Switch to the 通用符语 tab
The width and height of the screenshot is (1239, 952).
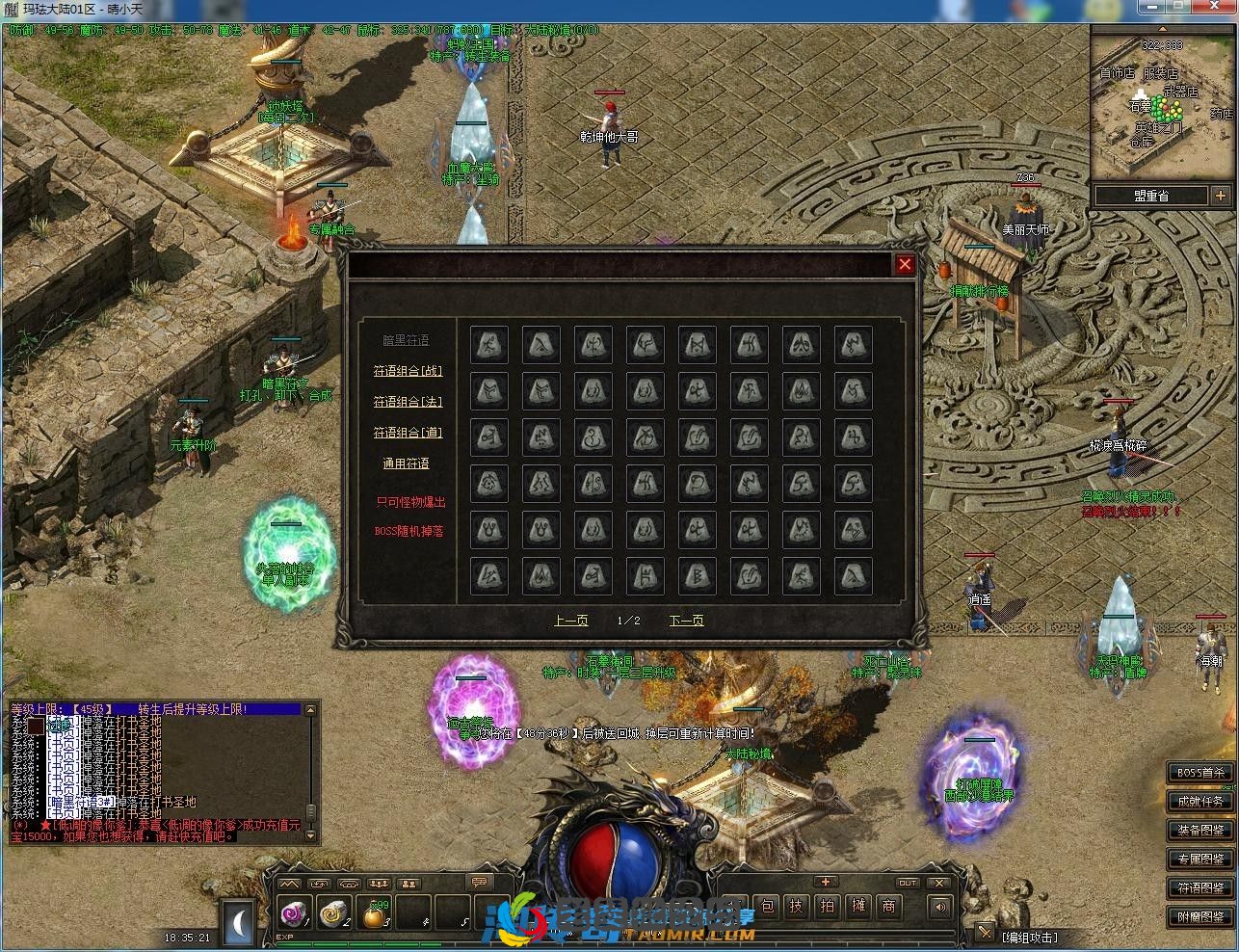(406, 463)
